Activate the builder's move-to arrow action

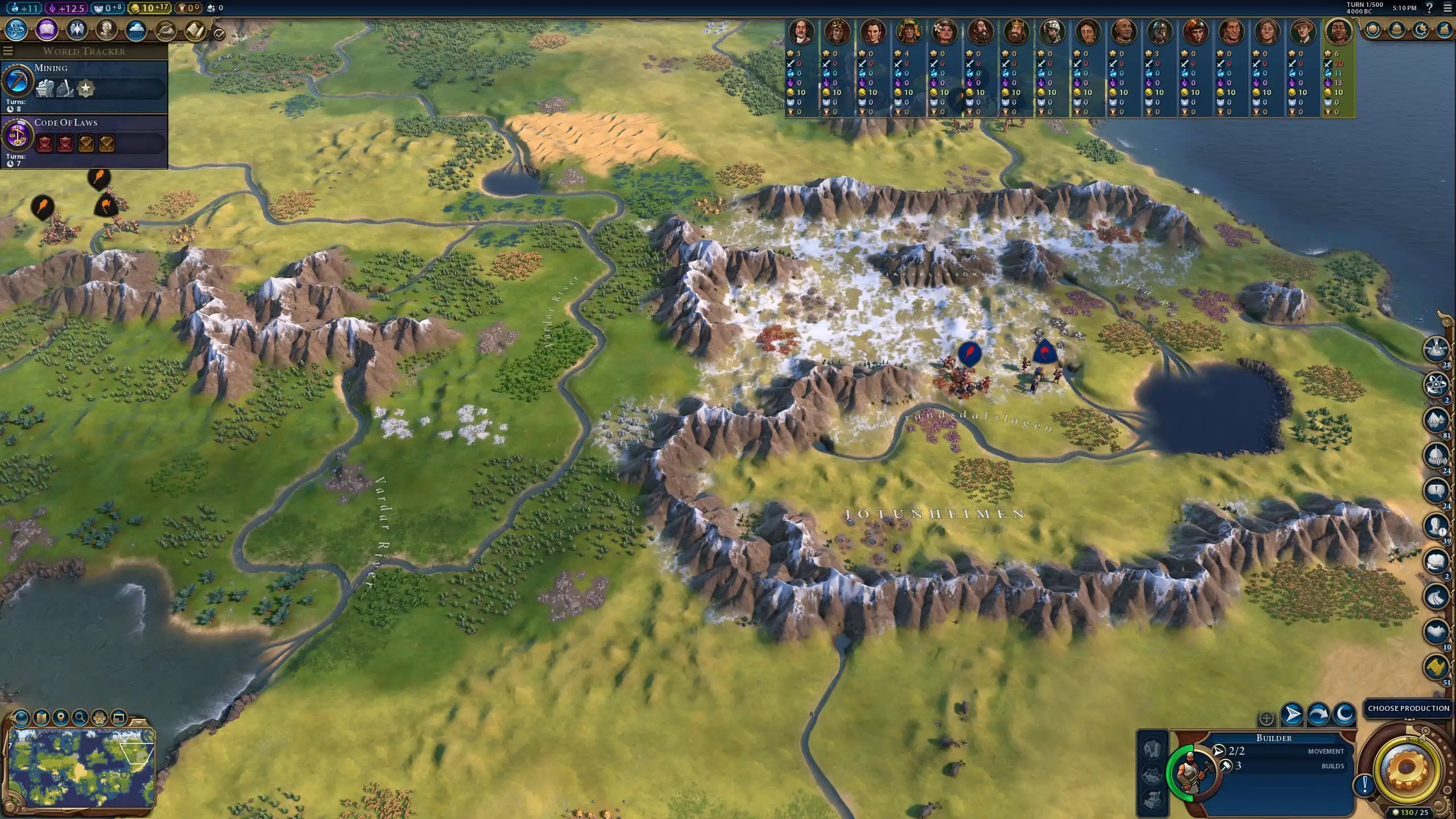tap(1292, 714)
